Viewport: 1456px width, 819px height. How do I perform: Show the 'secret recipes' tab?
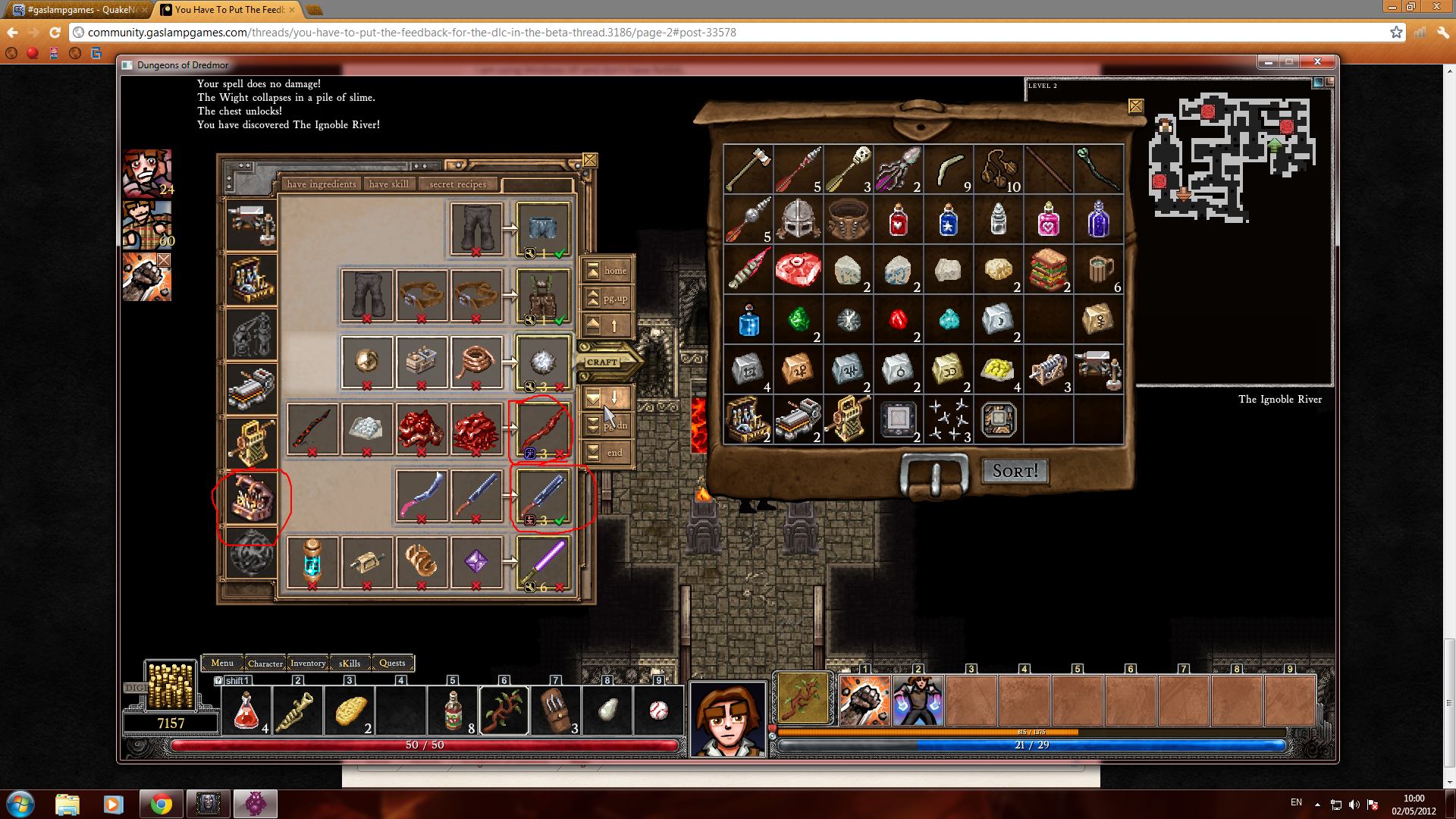click(x=457, y=184)
